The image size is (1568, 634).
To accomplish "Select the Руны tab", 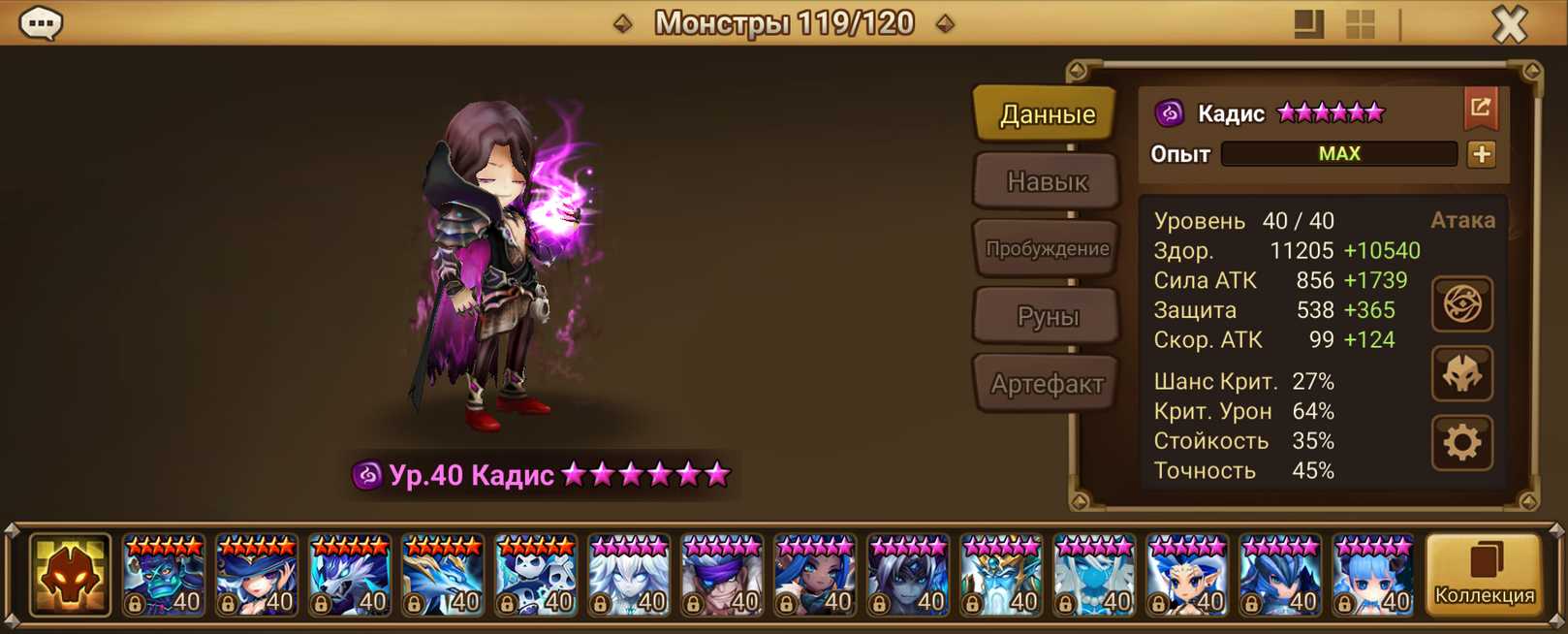I will (1046, 316).
